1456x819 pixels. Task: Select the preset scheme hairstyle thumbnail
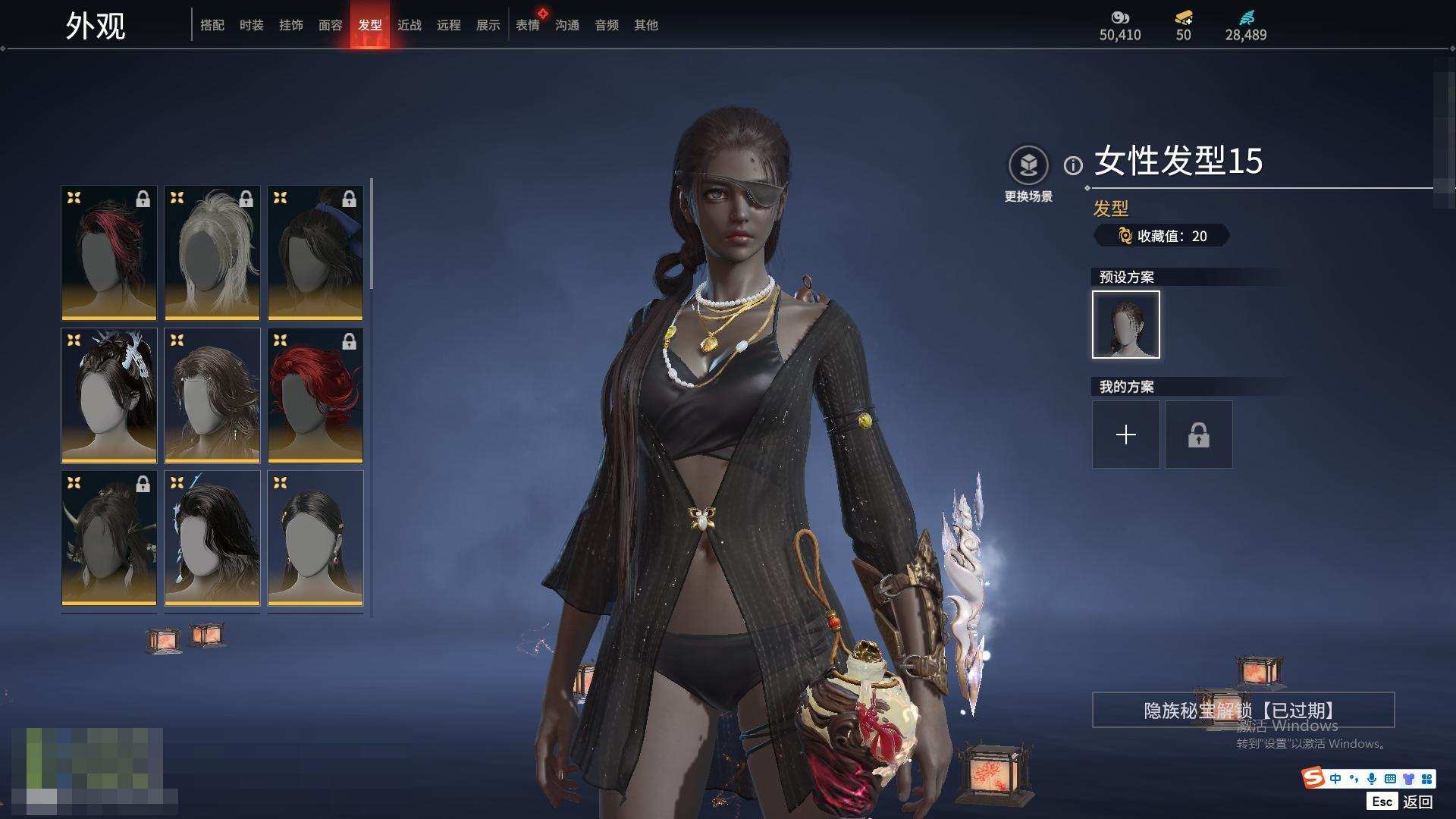1126,325
